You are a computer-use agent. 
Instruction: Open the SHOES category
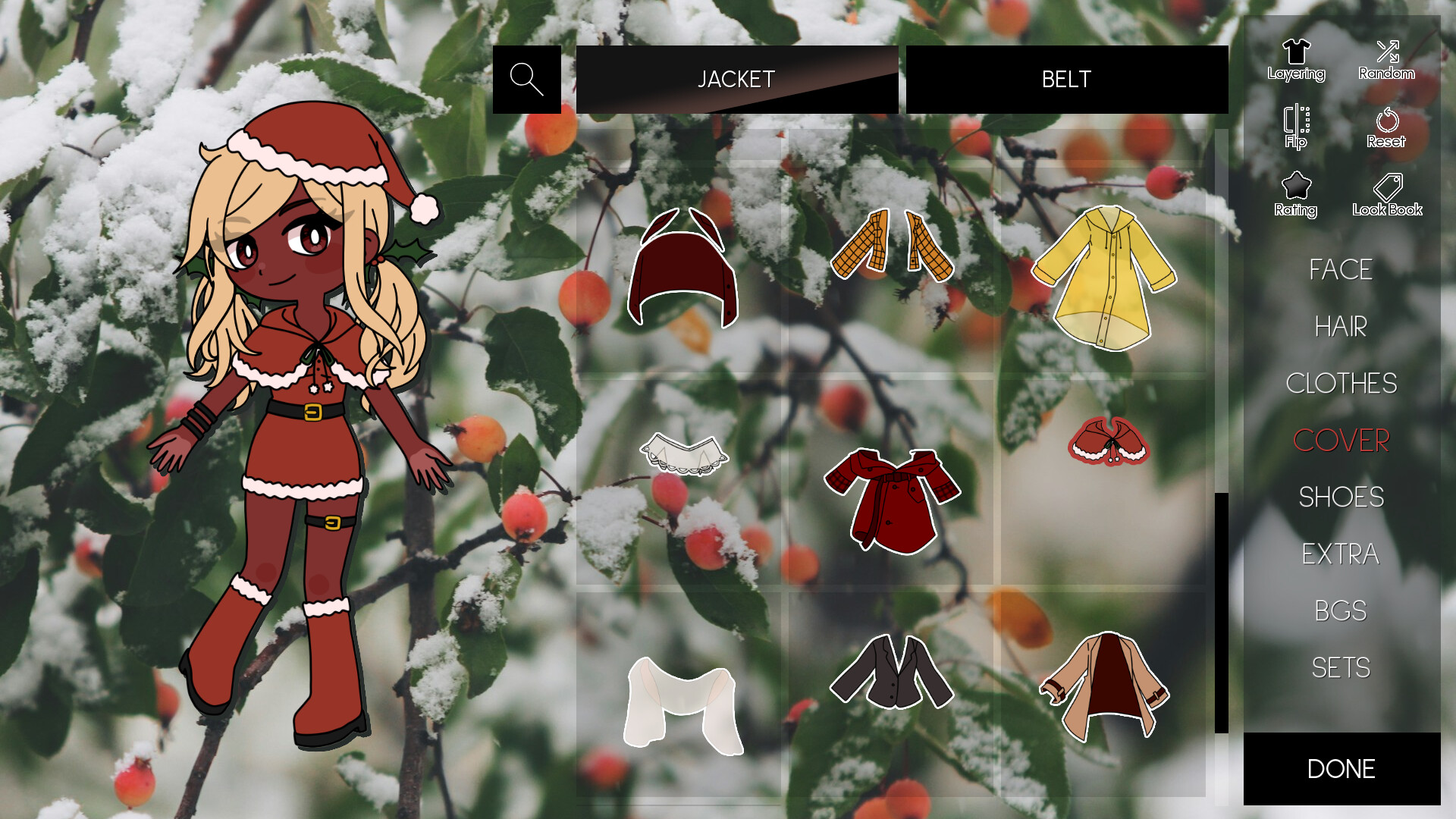(1341, 497)
